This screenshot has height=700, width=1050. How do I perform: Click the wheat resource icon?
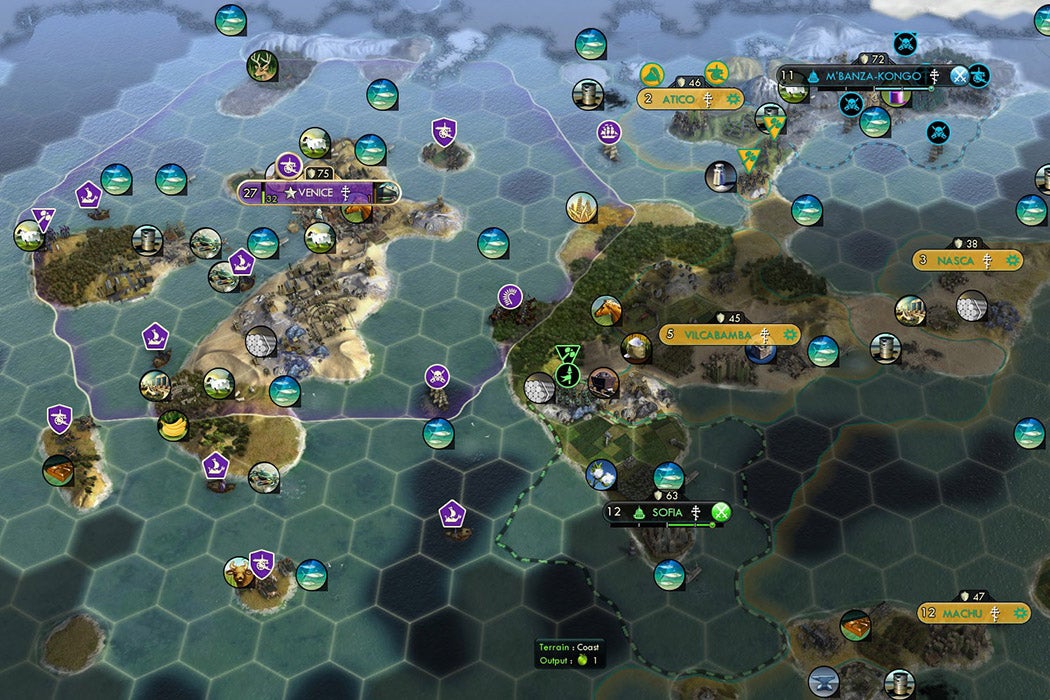tap(582, 208)
